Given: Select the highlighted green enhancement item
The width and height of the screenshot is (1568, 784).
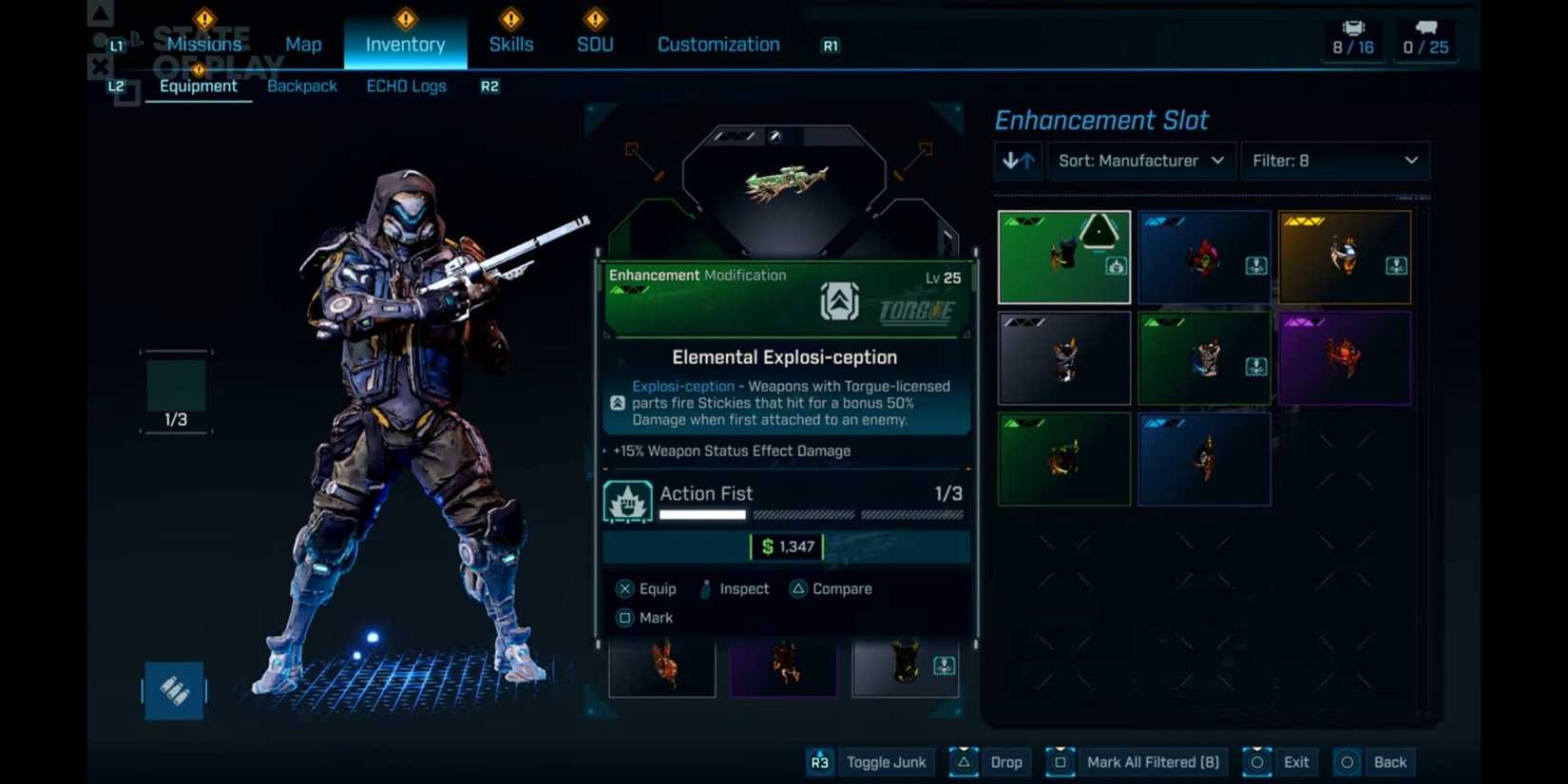Looking at the screenshot, I should [1064, 257].
